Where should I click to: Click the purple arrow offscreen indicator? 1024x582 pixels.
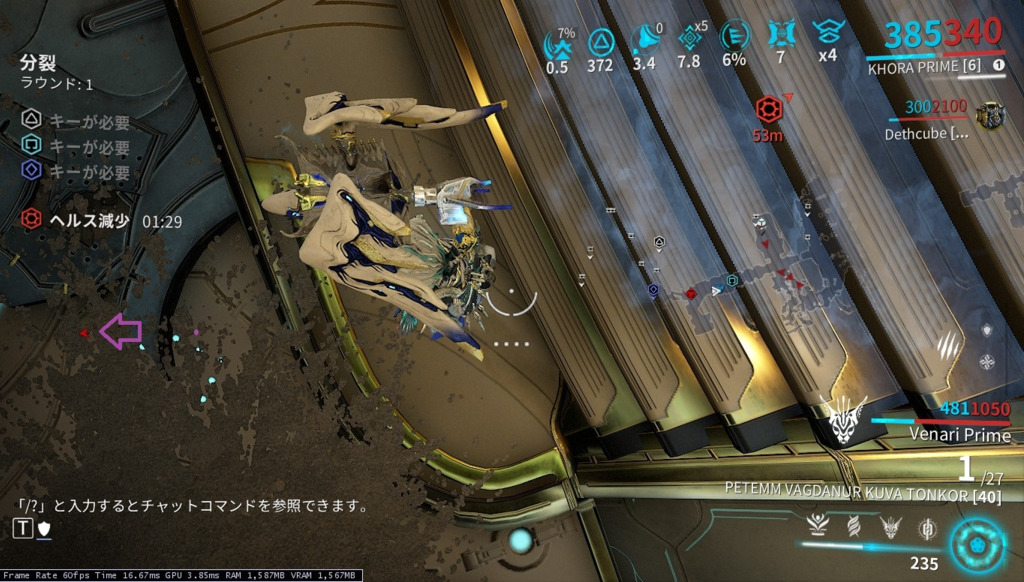pyautogui.click(x=120, y=331)
